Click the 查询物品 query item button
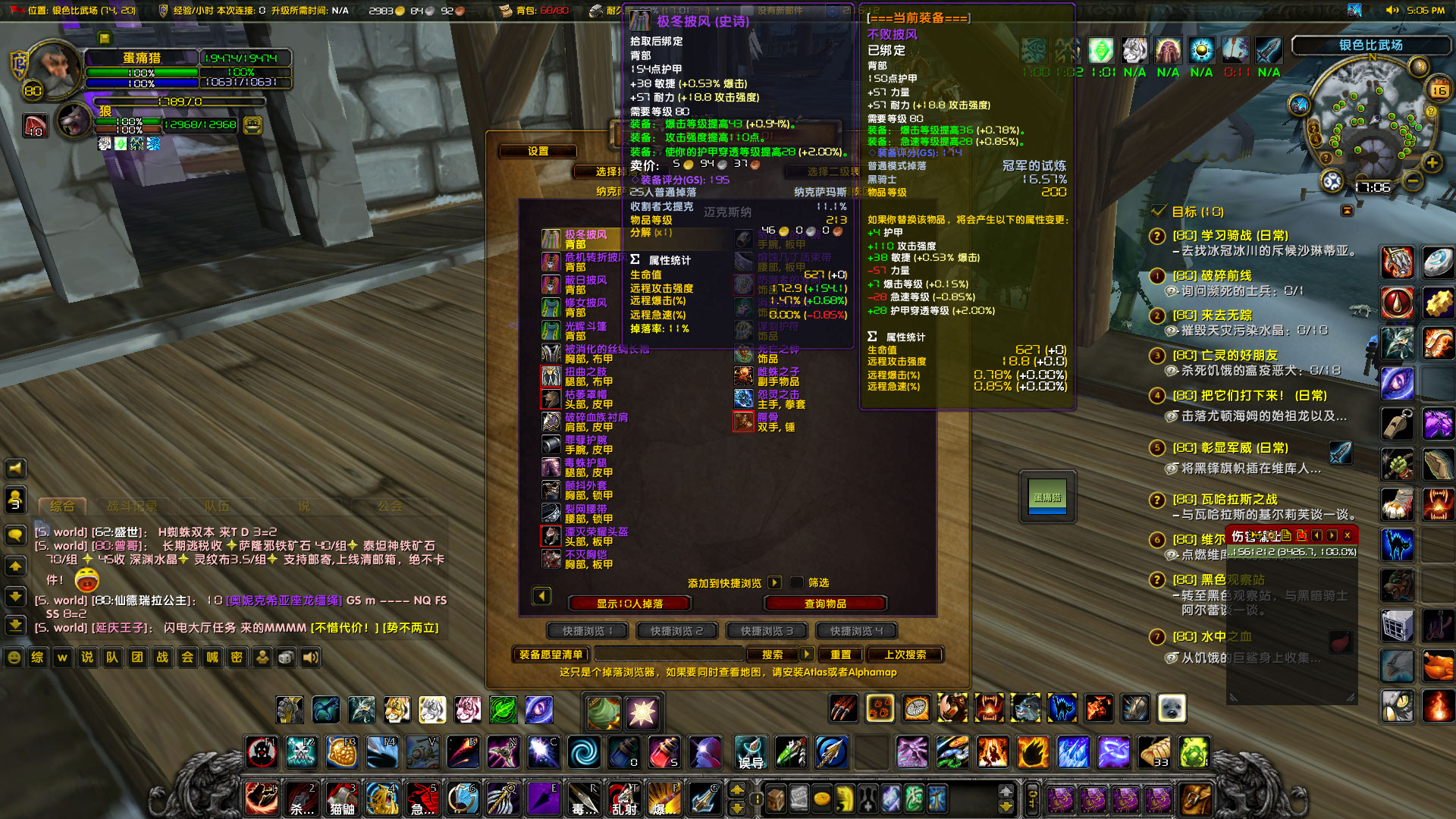 [827, 604]
